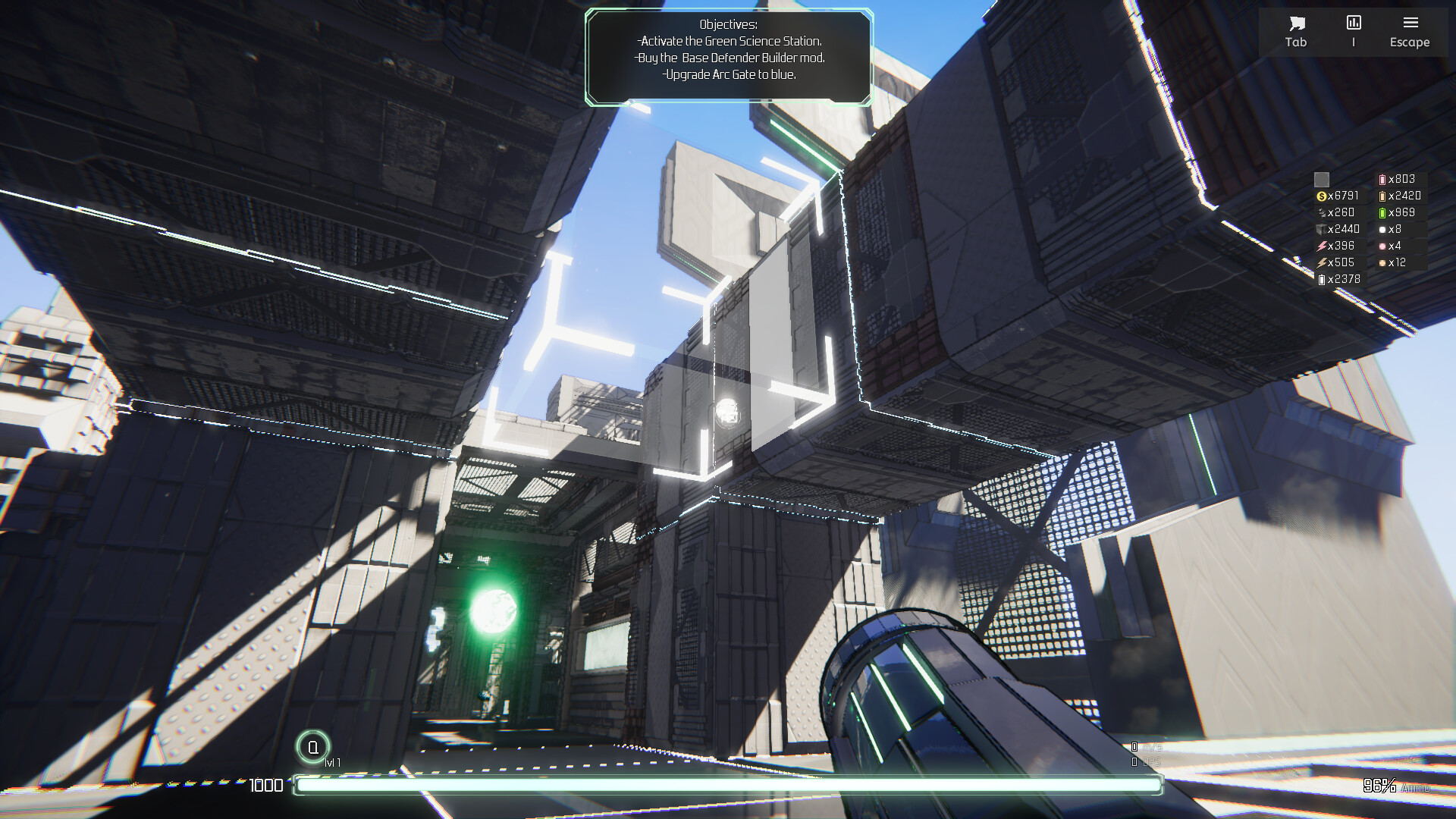
Task: Click the pink lightning icon showing x396
Action: (1321, 246)
